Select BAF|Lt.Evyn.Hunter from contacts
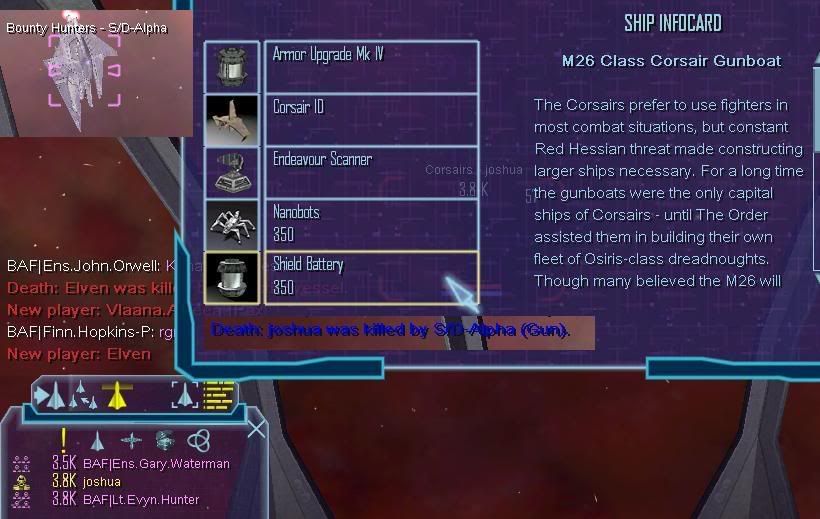Viewport: 820px width, 519px height. pos(141,499)
